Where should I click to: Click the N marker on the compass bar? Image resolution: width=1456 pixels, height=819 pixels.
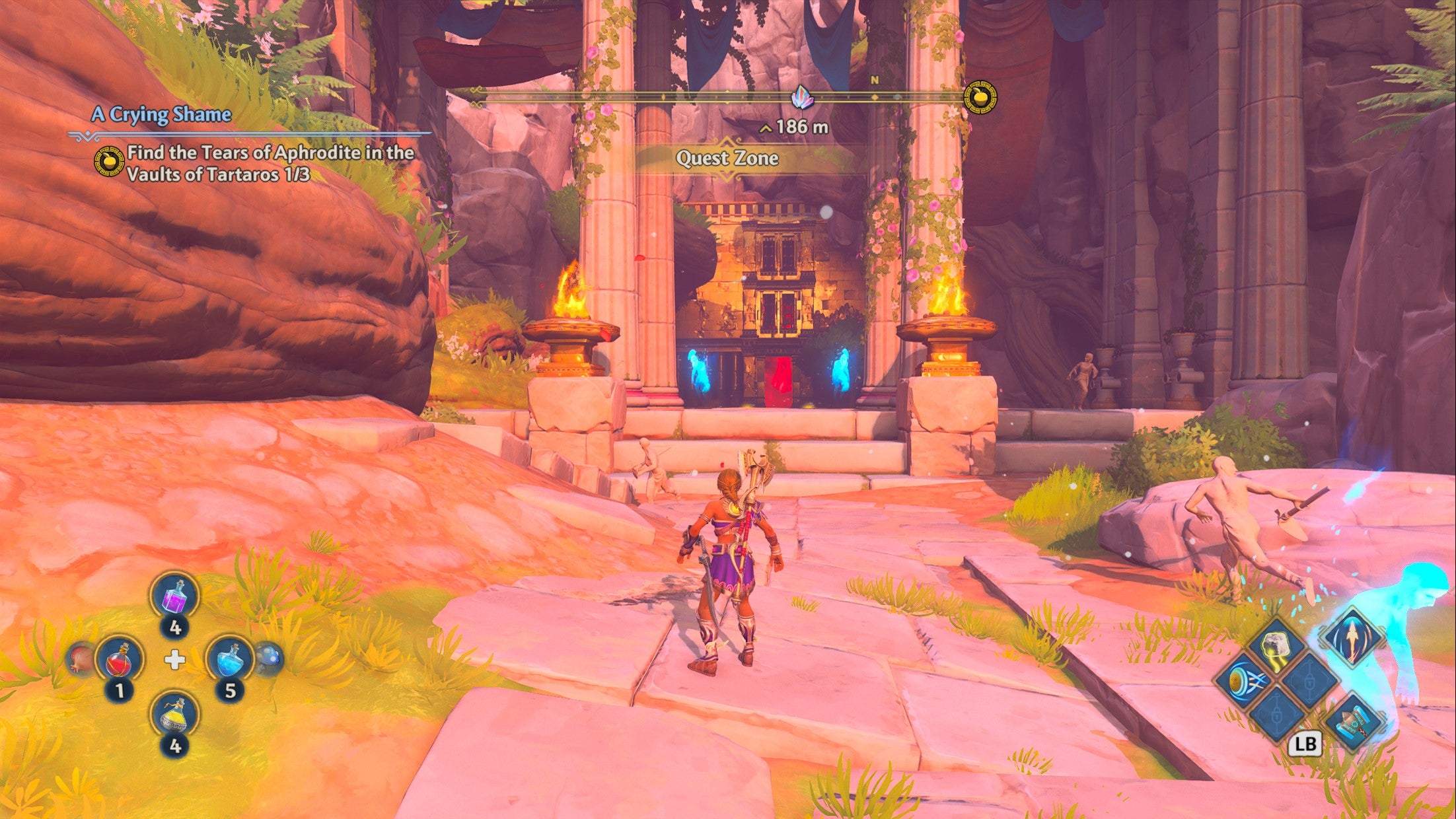click(875, 79)
